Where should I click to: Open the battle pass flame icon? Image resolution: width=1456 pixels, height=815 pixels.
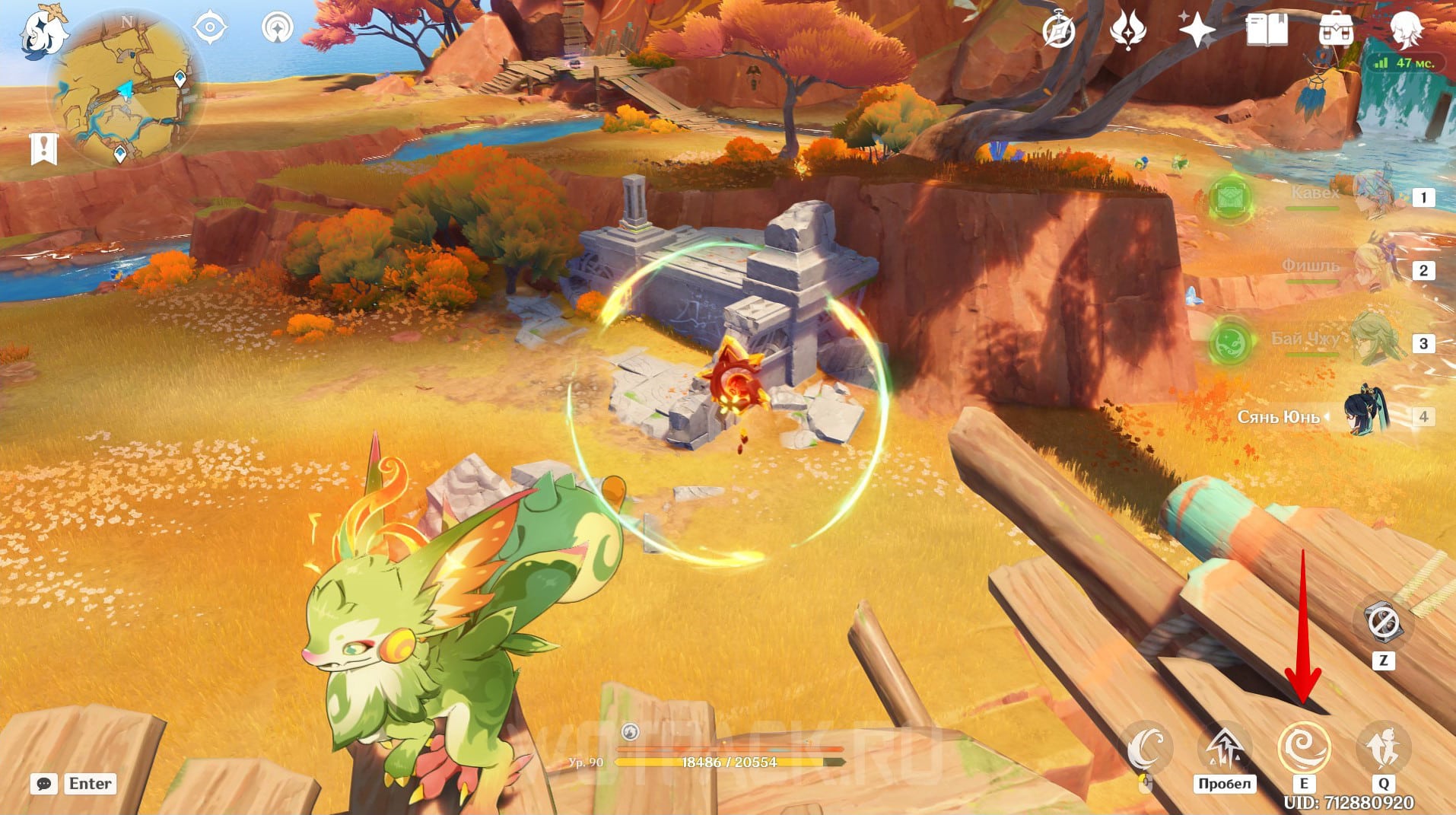(1127, 31)
